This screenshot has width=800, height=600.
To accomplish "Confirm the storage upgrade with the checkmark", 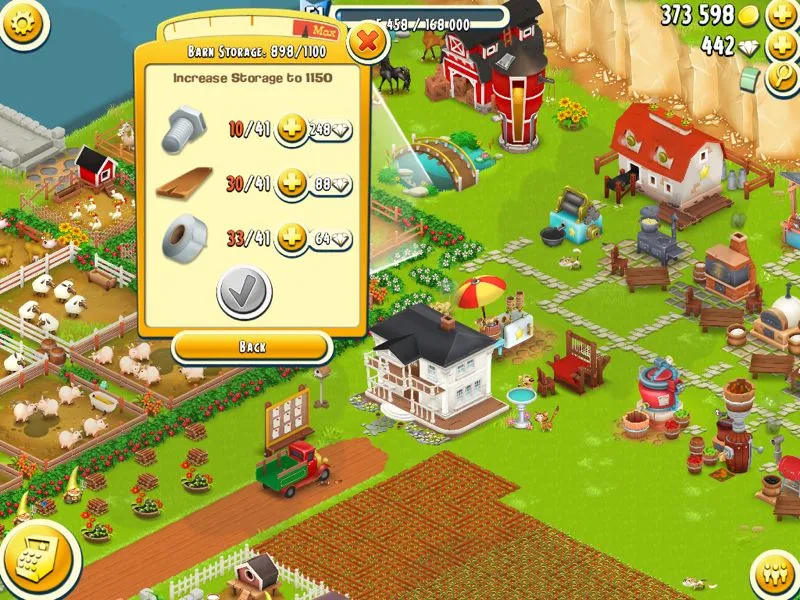I will [244, 292].
